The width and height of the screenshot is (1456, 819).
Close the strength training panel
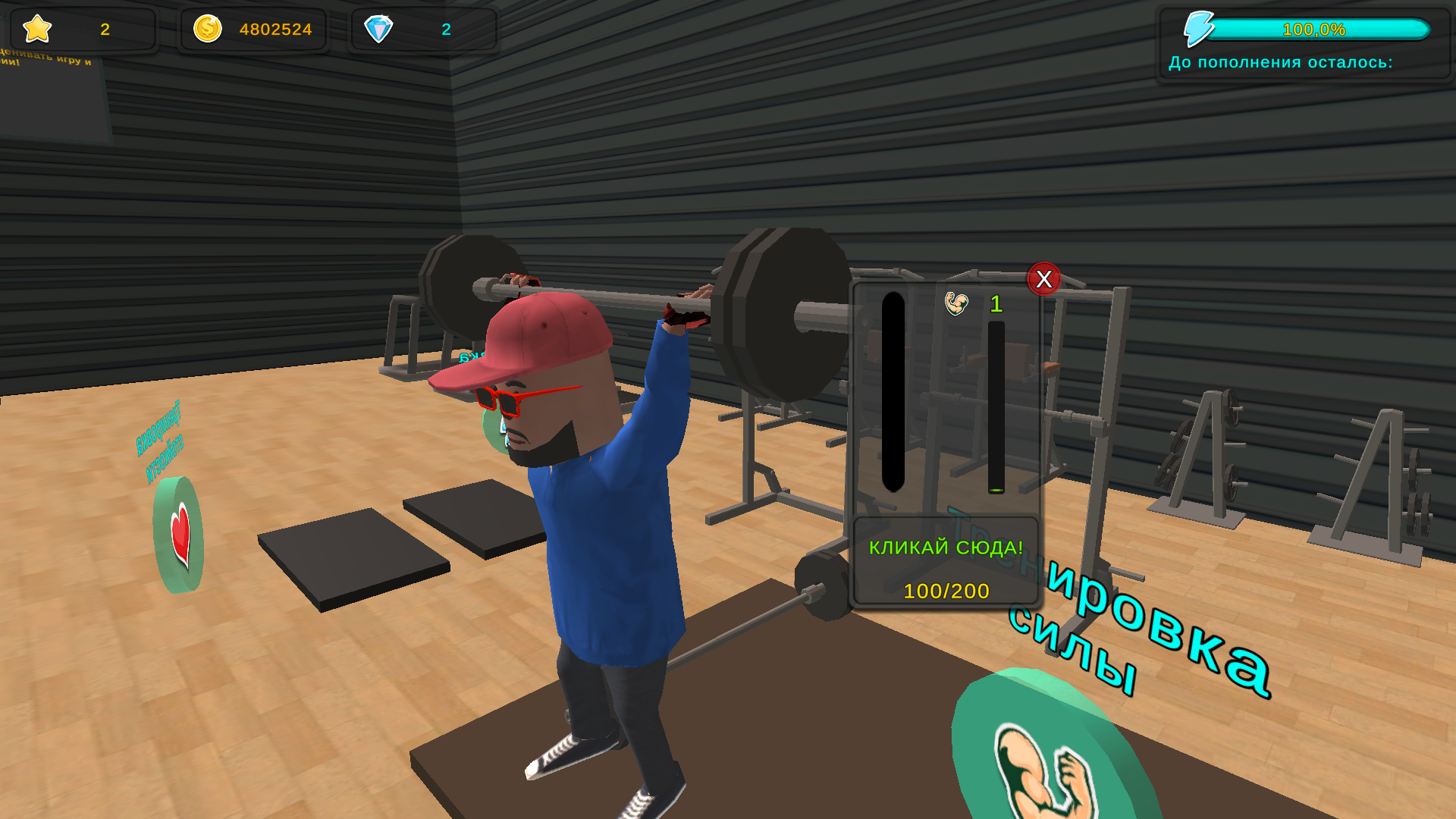(x=1044, y=280)
